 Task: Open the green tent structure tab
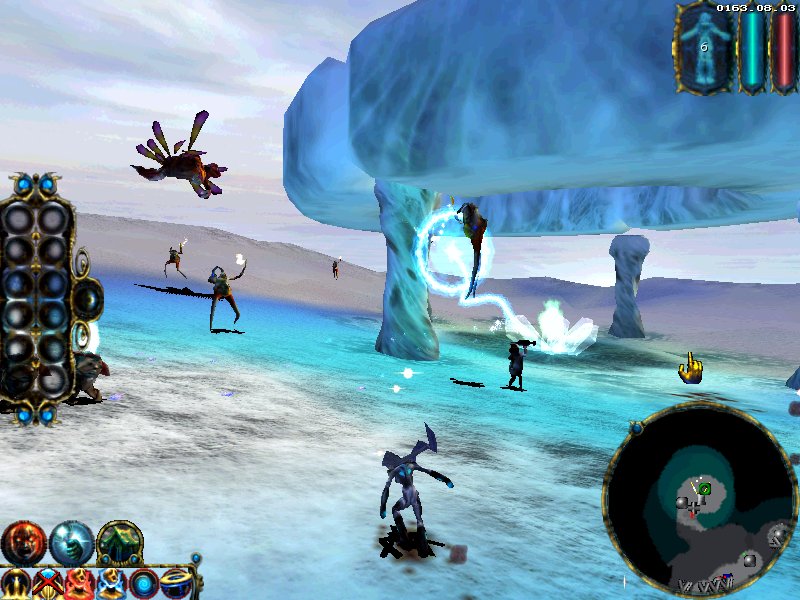click(119, 542)
